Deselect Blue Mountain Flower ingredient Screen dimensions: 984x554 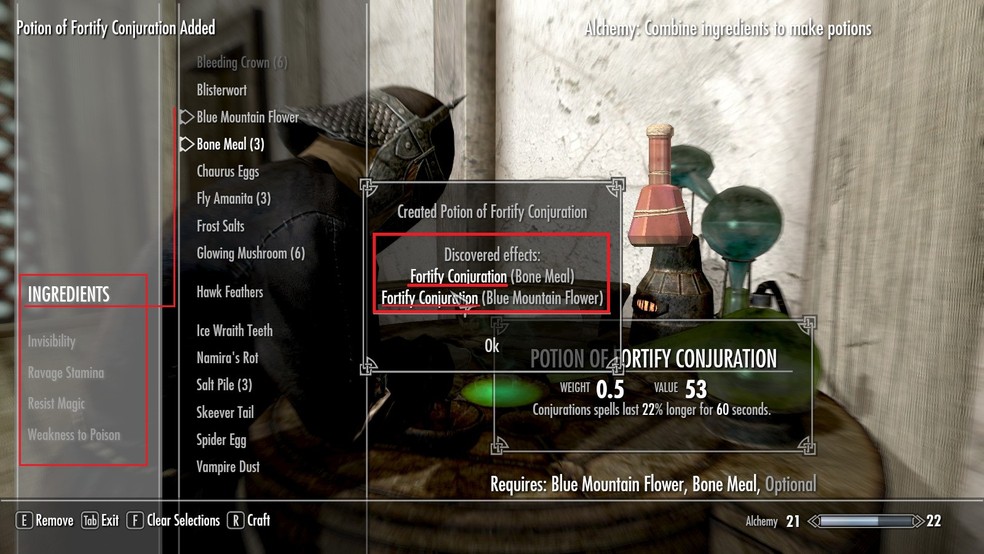pyautogui.click(x=247, y=117)
